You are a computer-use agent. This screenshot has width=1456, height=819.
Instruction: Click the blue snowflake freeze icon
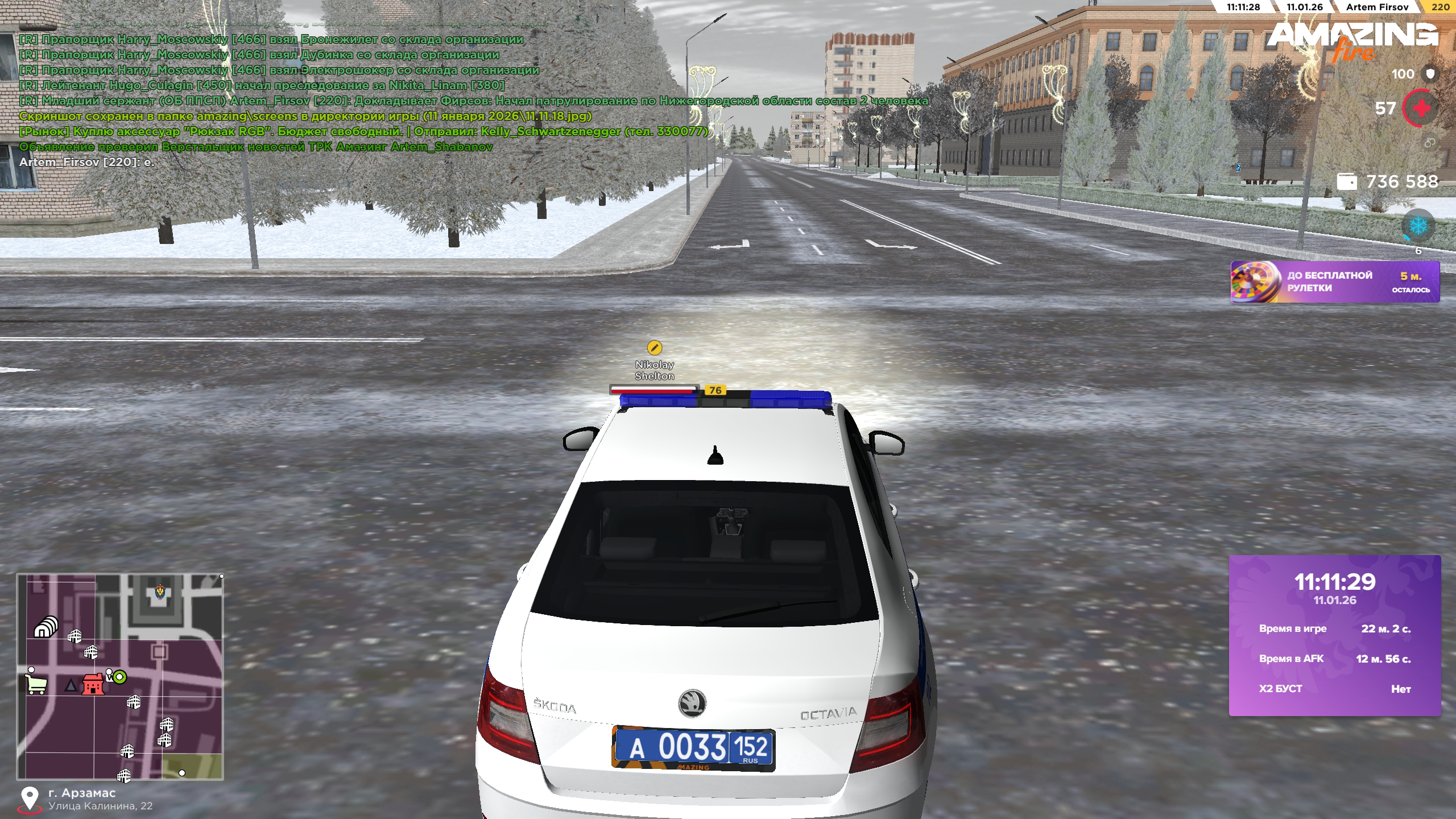click(x=1418, y=226)
